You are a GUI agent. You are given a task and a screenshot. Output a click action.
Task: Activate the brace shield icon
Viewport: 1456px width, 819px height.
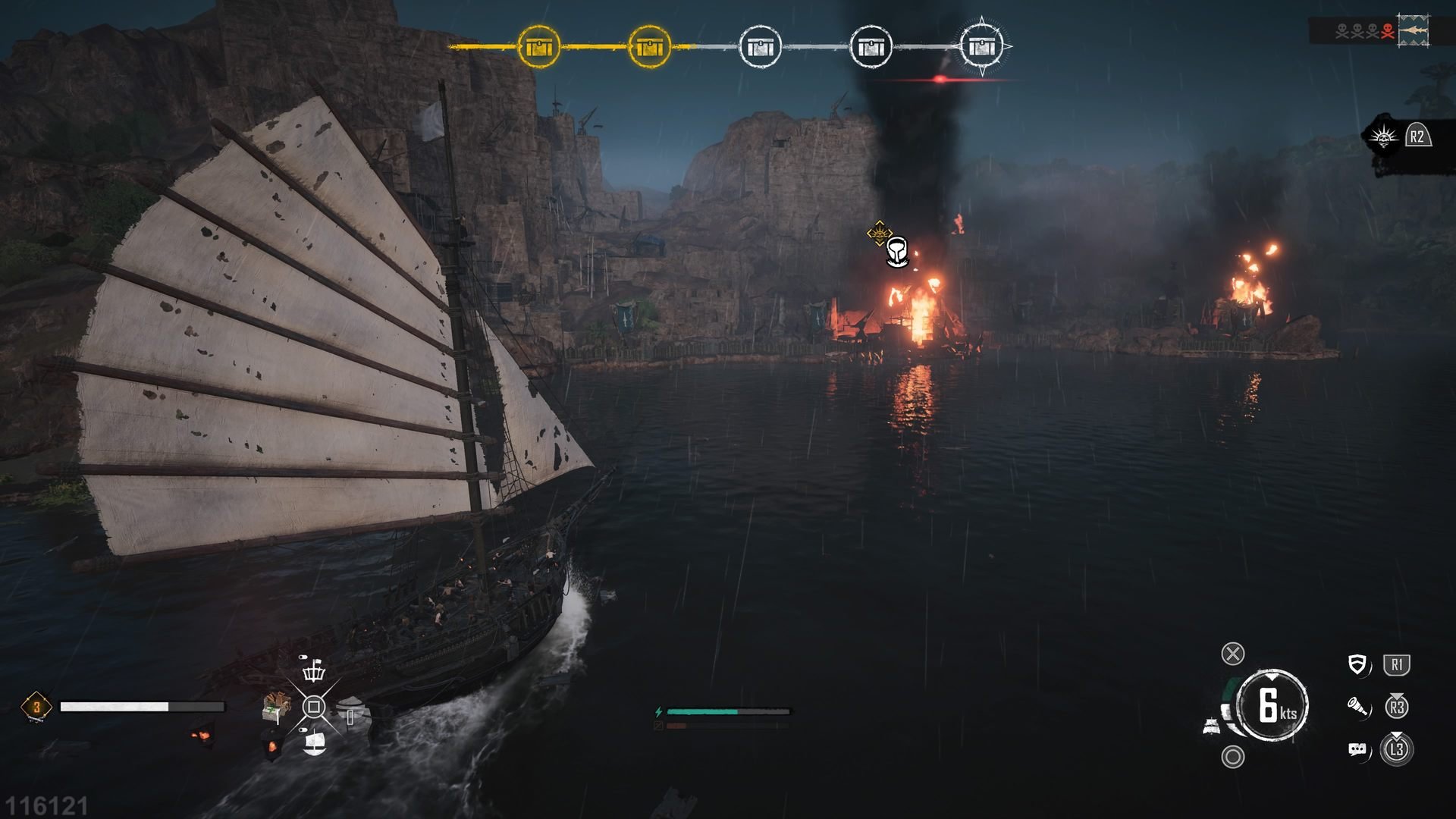coord(1357,665)
